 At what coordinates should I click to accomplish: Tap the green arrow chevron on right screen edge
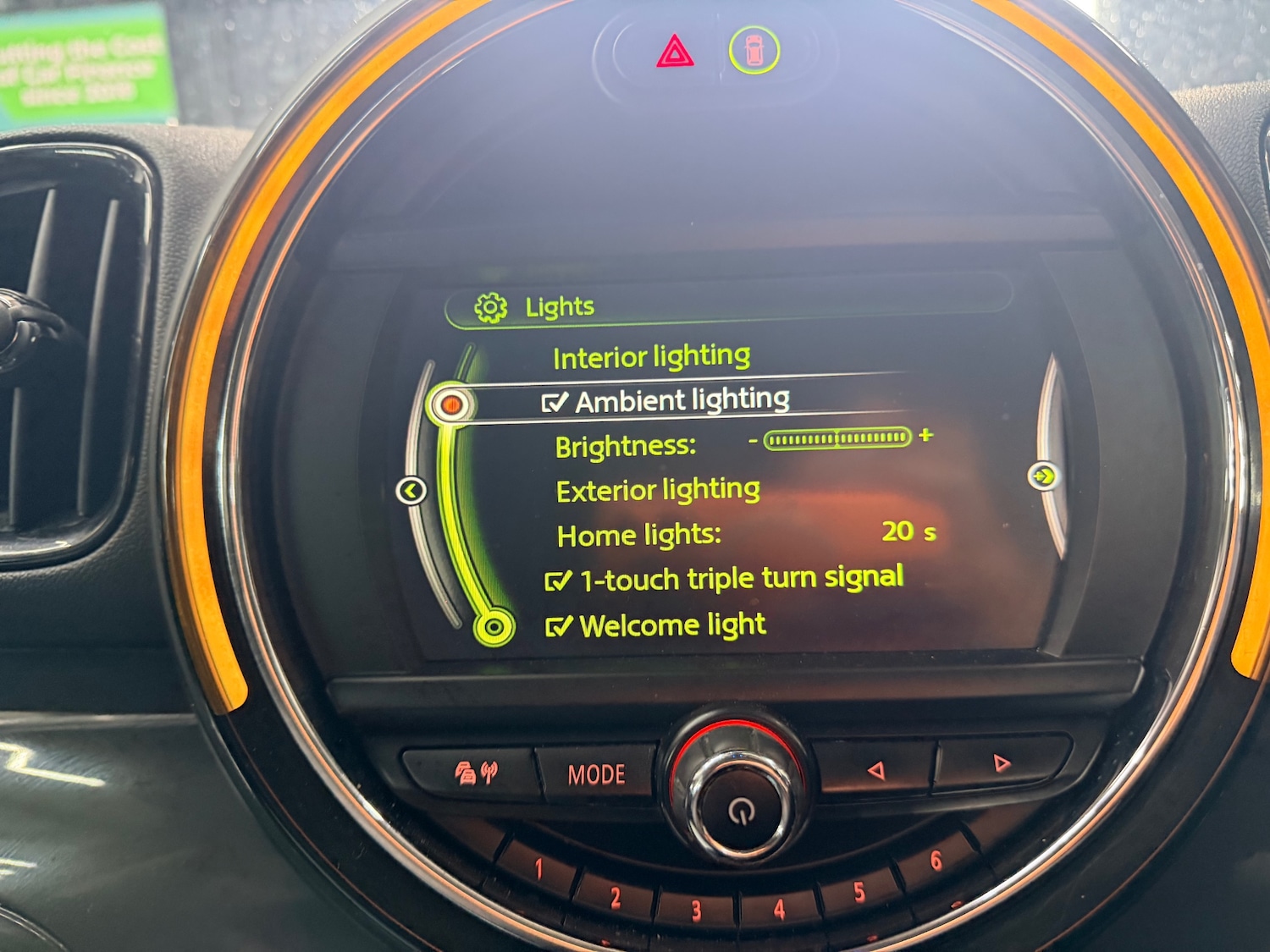click(1045, 476)
